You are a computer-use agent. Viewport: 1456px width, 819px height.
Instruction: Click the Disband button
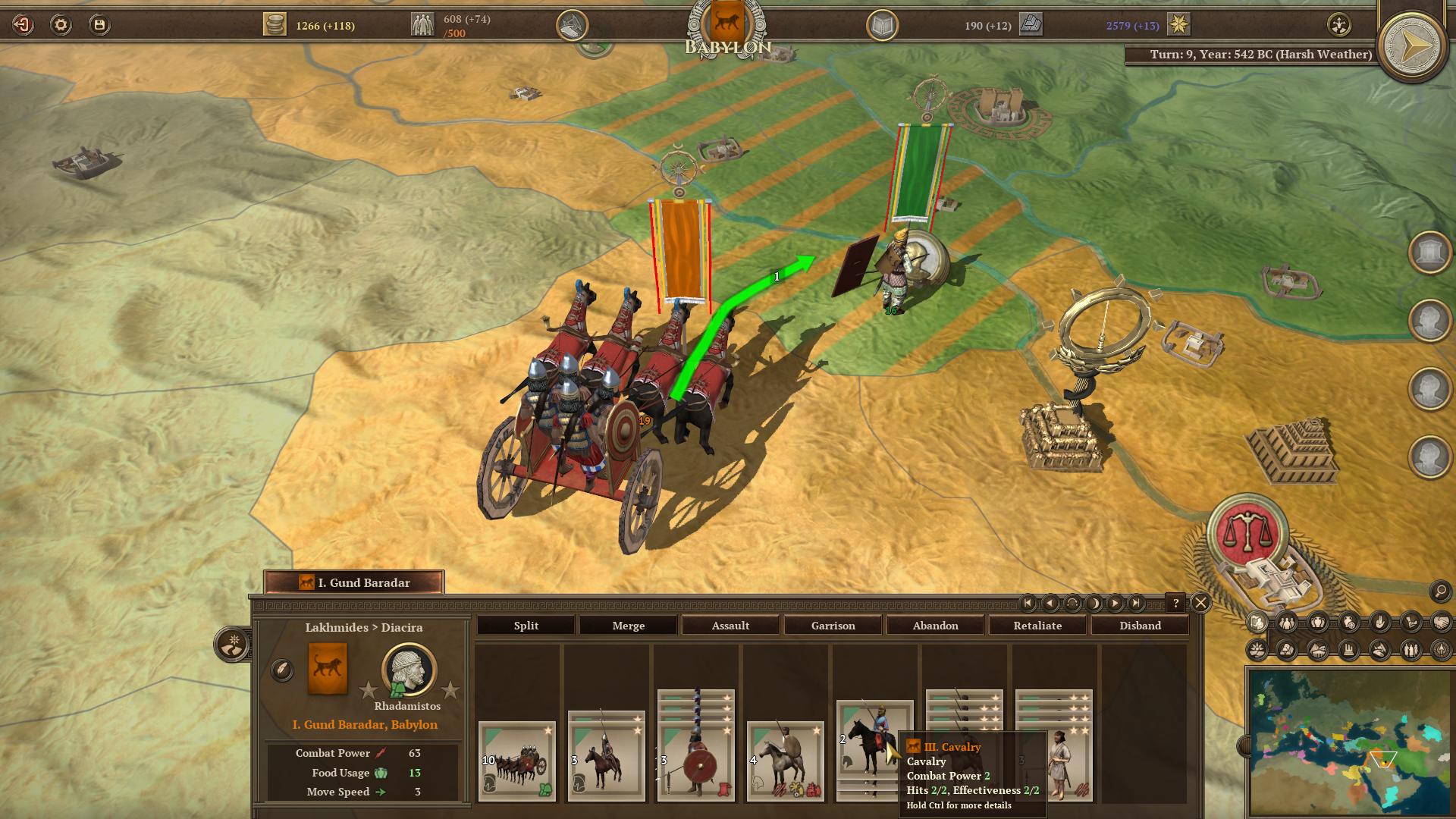[1141, 626]
